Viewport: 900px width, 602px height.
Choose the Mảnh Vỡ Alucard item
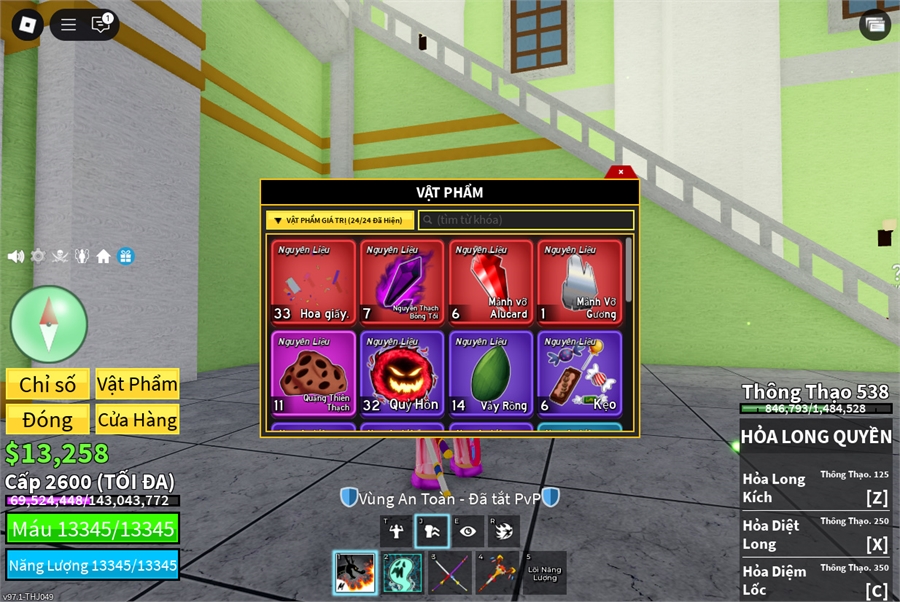point(491,282)
